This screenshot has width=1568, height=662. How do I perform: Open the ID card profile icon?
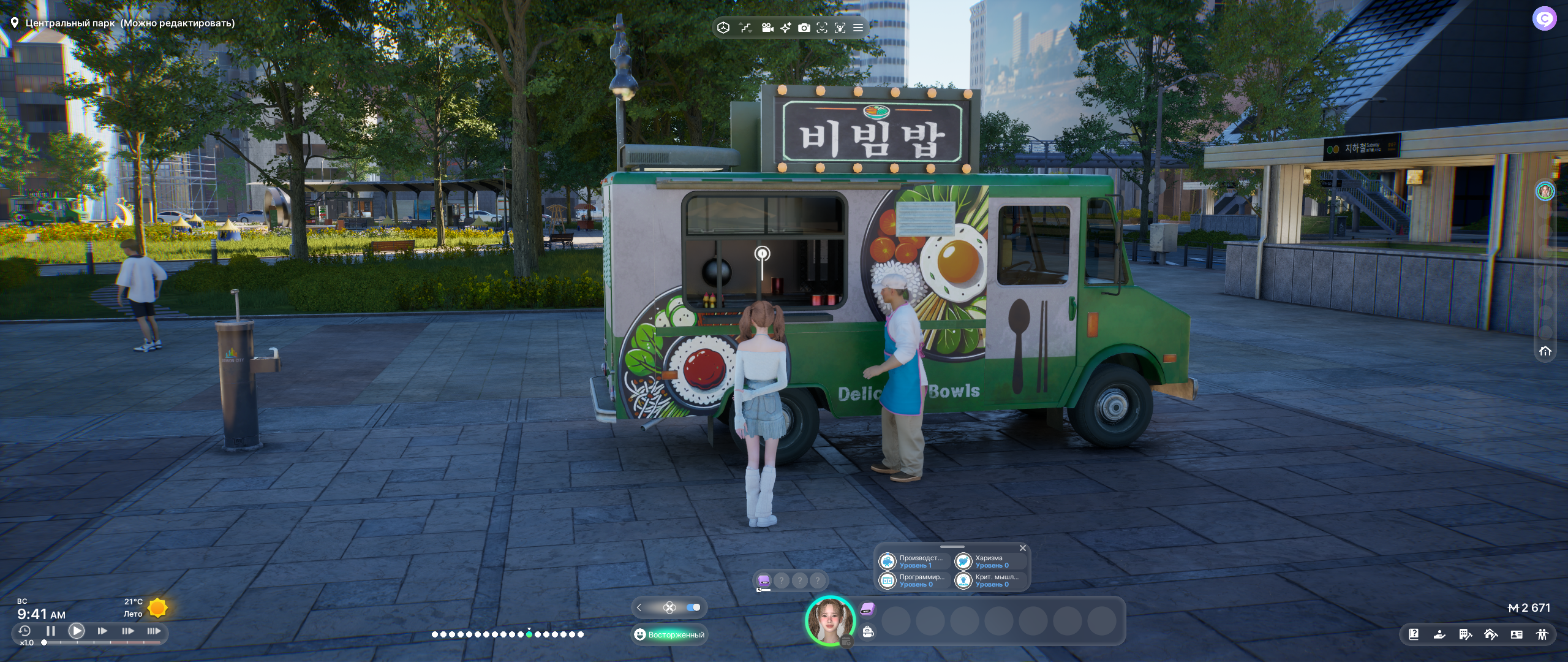1517,634
